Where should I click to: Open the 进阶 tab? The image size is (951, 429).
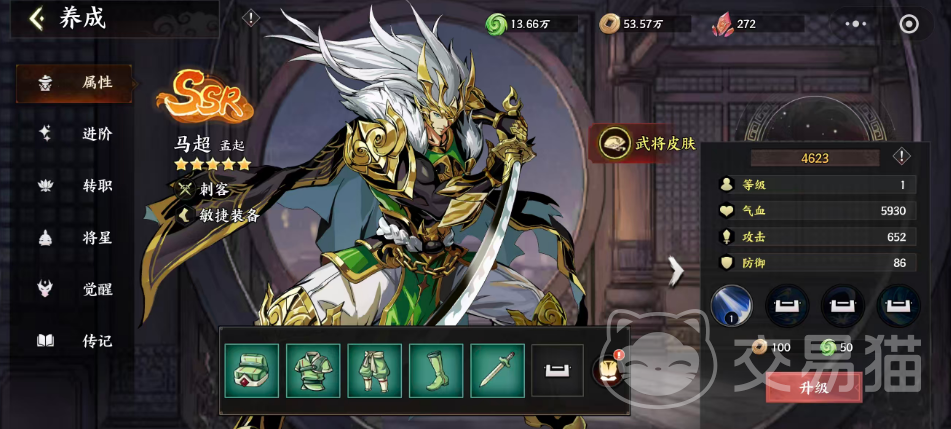[x=75, y=134]
